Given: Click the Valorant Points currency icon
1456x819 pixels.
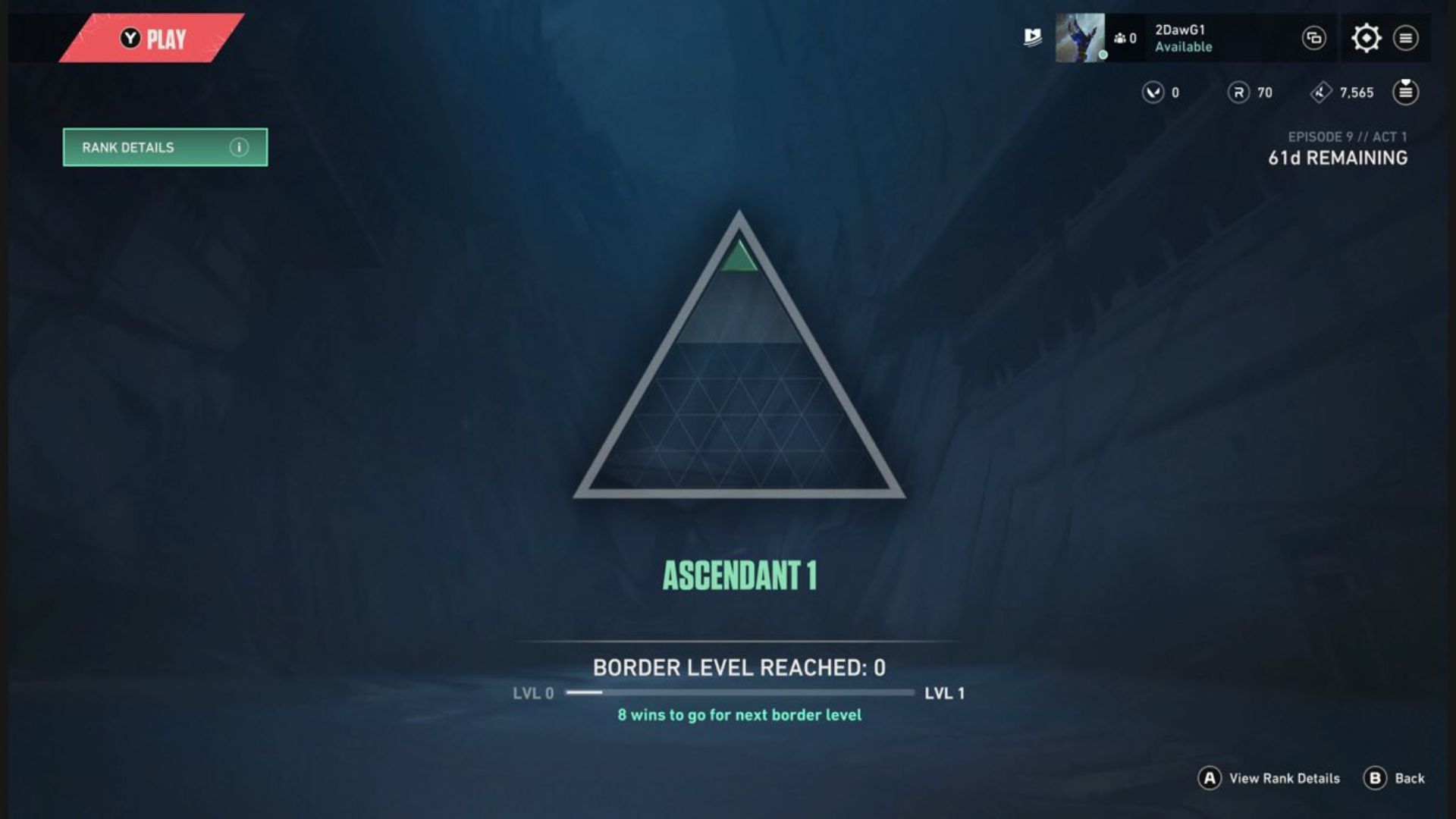Looking at the screenshot, I should click(1152, 93).
